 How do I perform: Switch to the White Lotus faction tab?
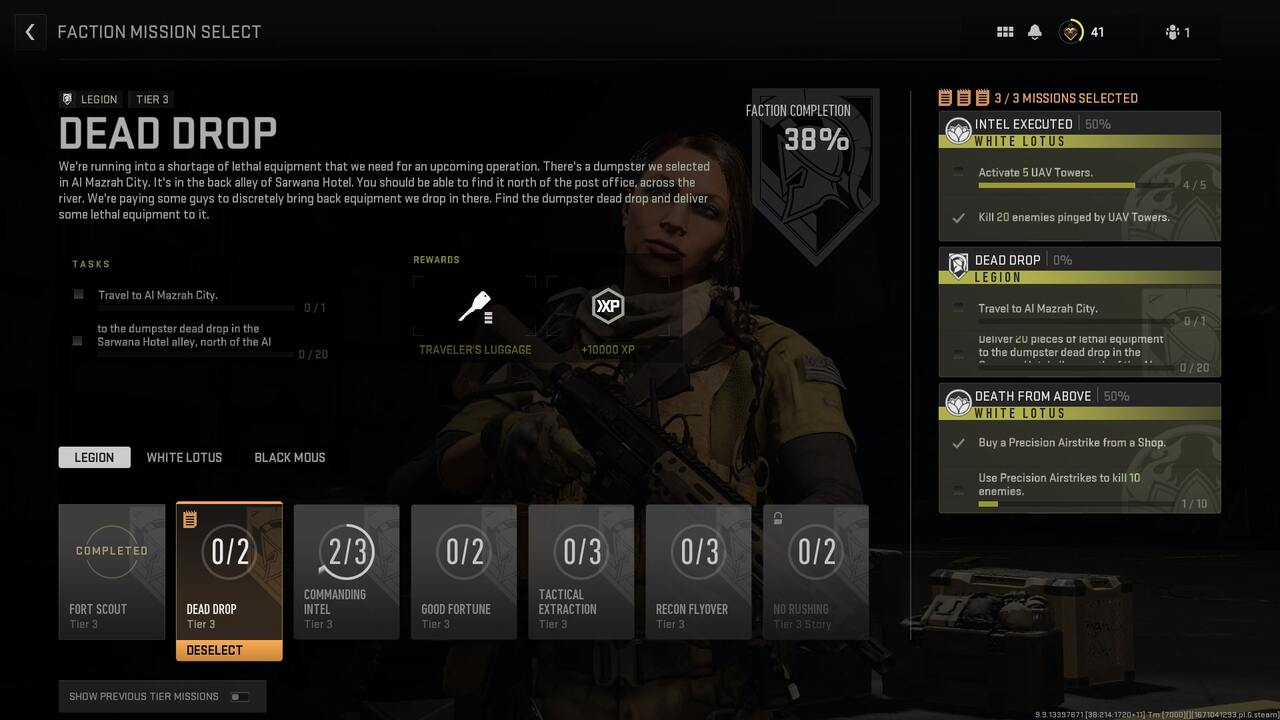[184, 457]
